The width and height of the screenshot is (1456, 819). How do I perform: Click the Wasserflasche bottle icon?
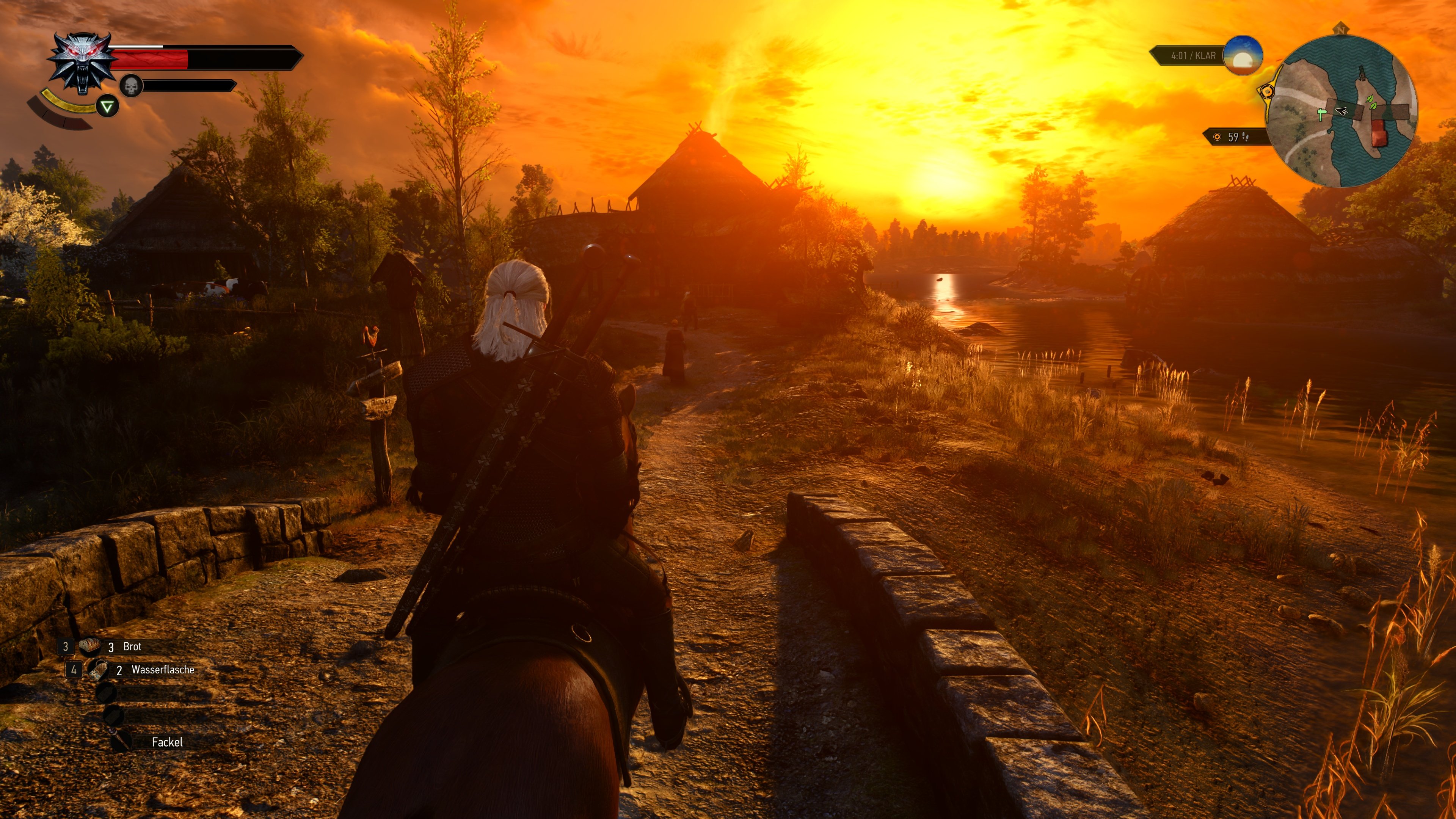coord(99,672)
